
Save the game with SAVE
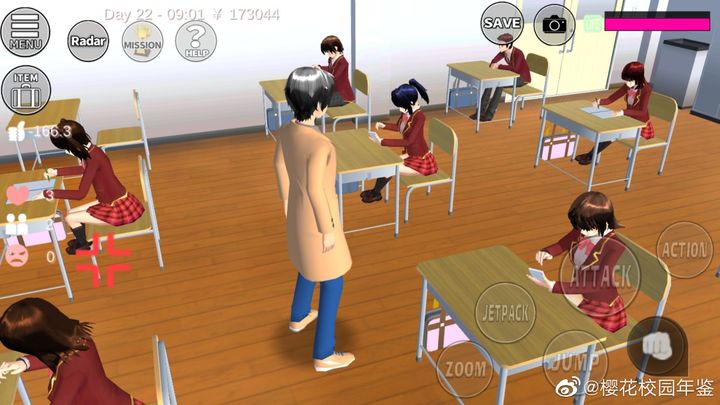(x=502, y=22)
